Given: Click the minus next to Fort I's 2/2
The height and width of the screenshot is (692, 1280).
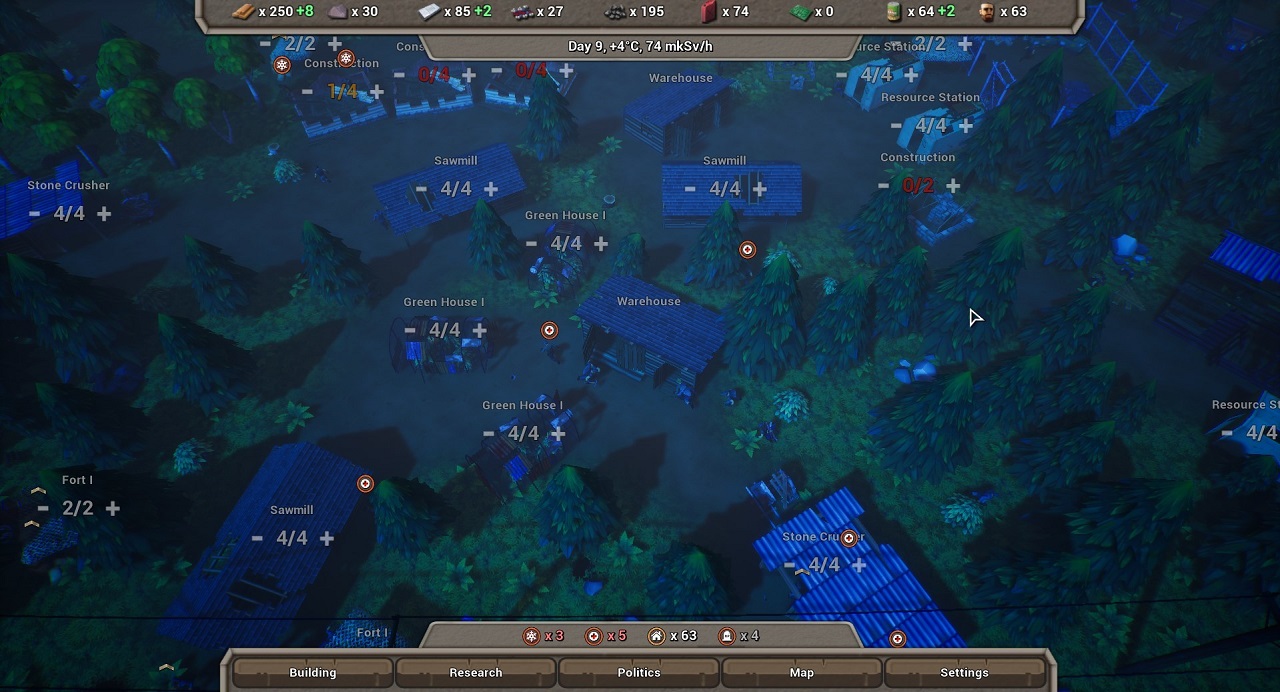Looking at the screenshot, I should tap(43, 508).
